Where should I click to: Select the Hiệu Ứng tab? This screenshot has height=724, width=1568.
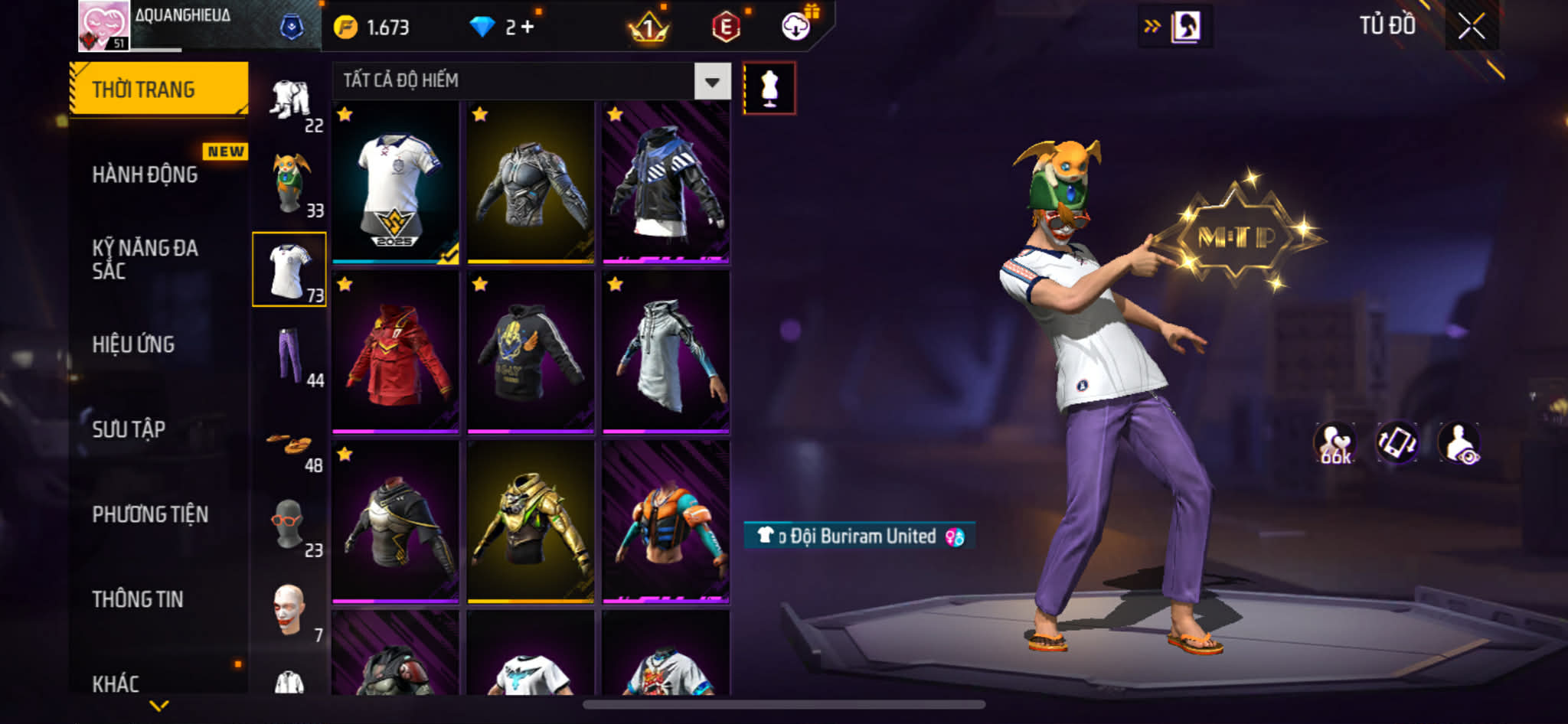[134, 344]
